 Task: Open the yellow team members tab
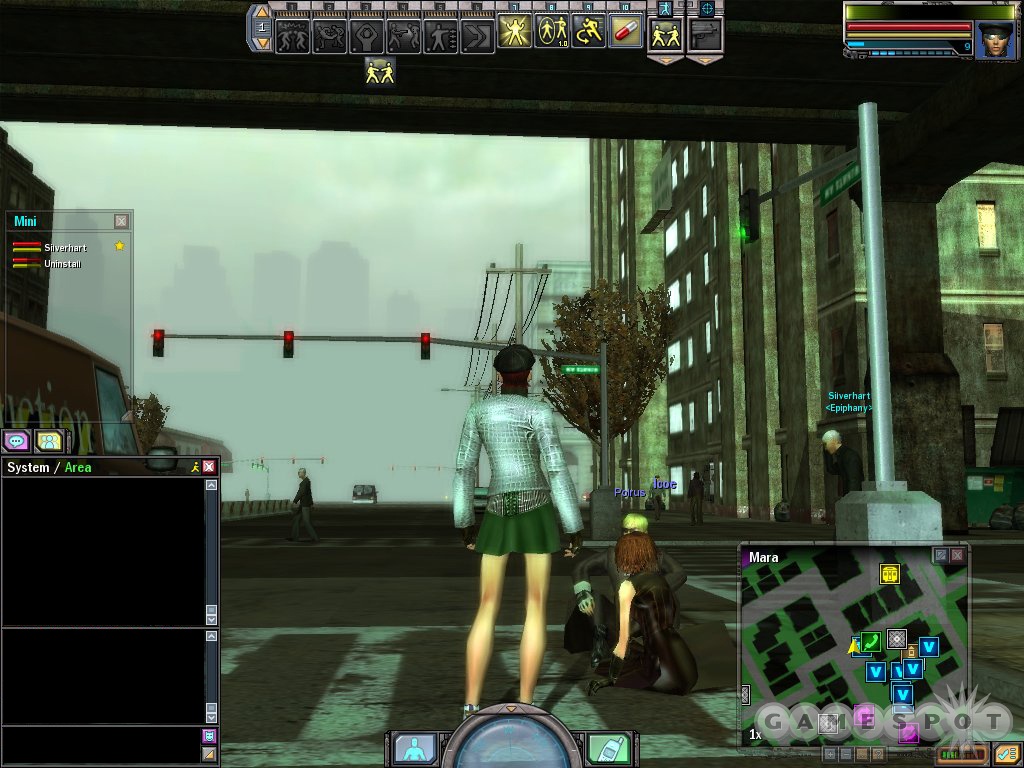pos(48,440)
